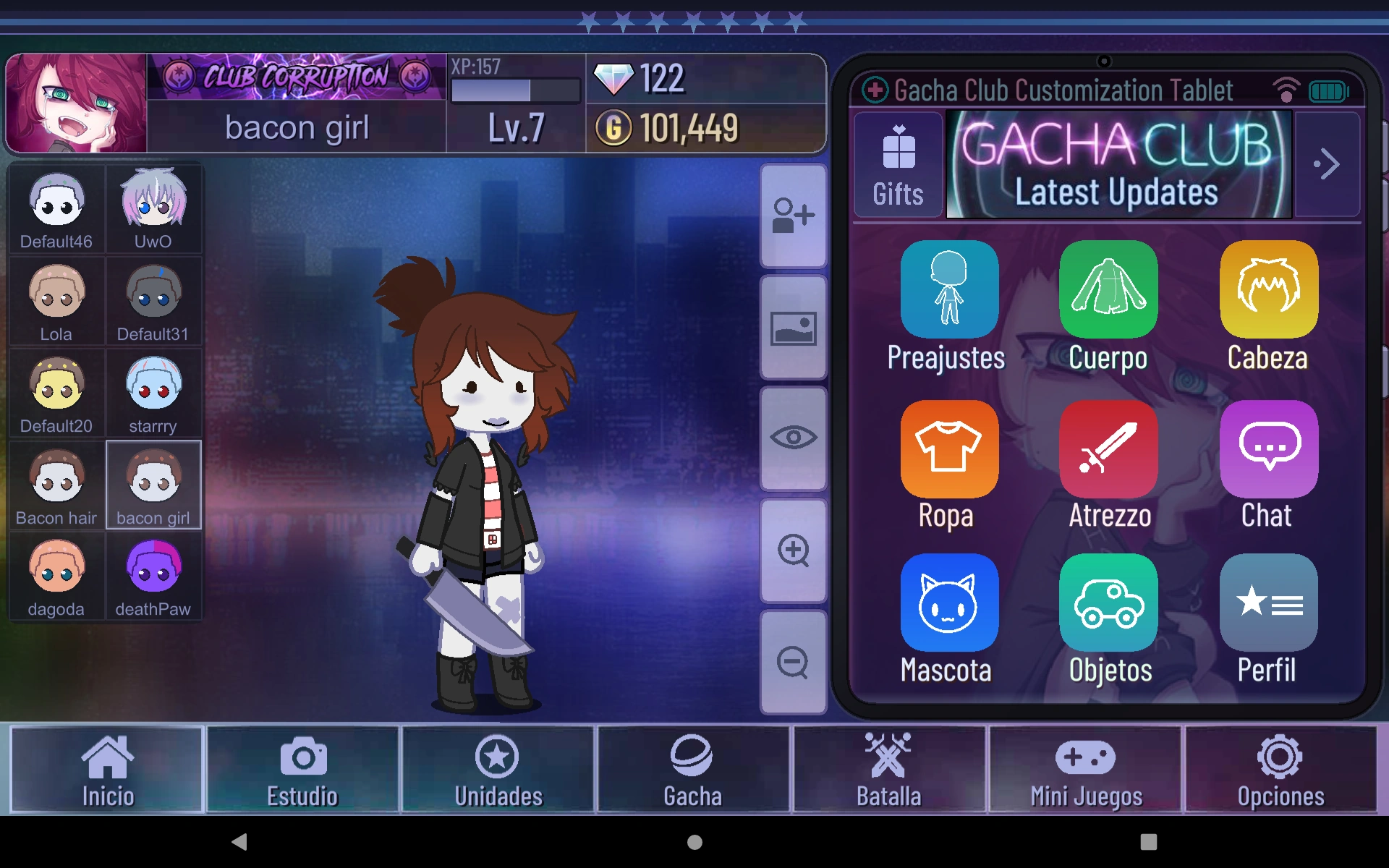Open the Chat app icon
Screen dimensions: 1389x868
point(1267,448)
